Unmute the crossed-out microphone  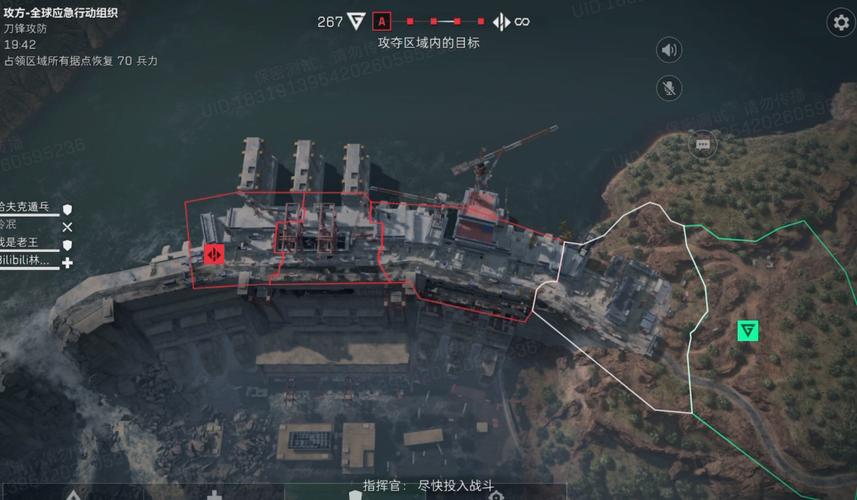click(x=669, y=87)
